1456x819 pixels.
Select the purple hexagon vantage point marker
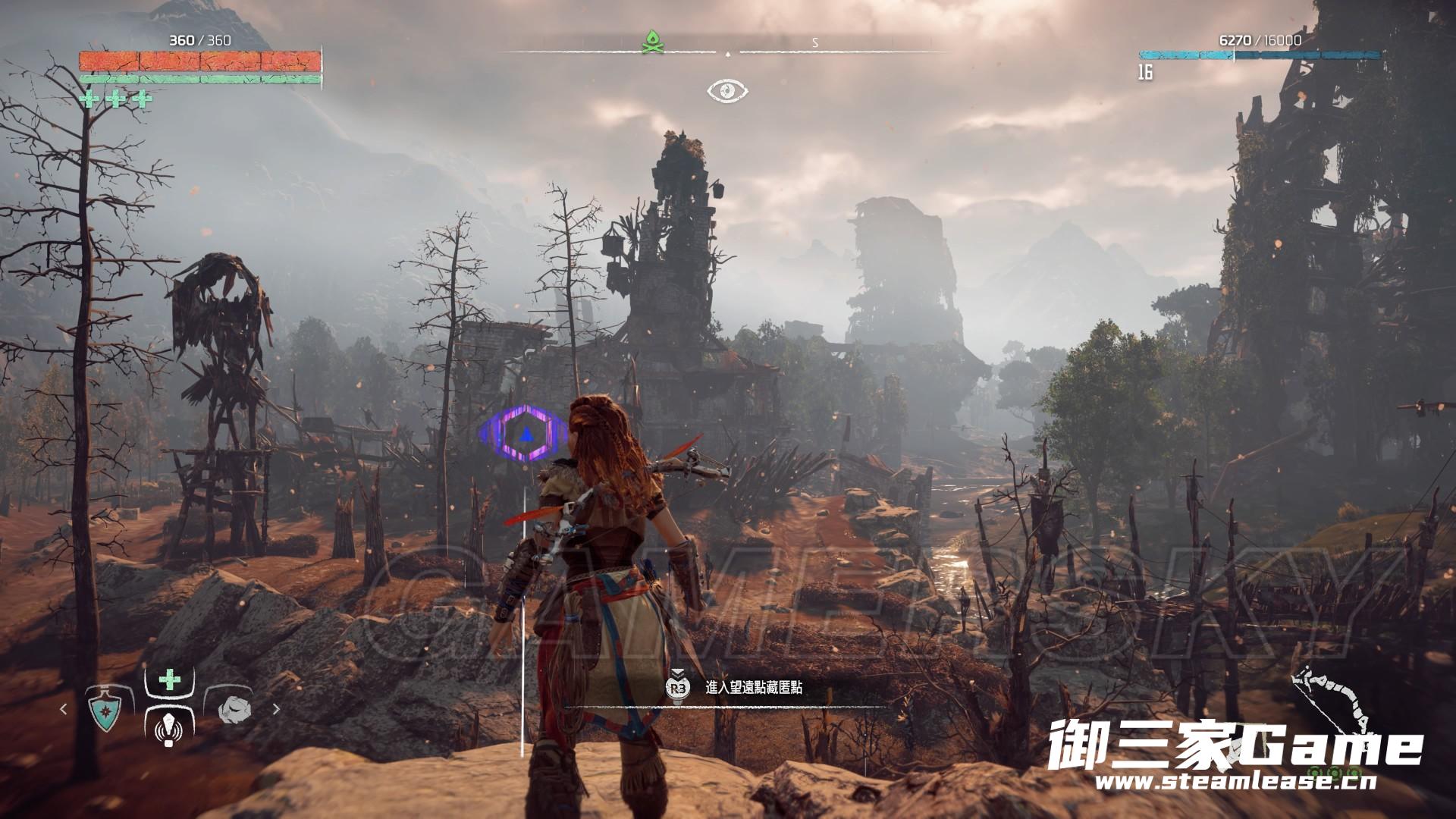point(524,434)
